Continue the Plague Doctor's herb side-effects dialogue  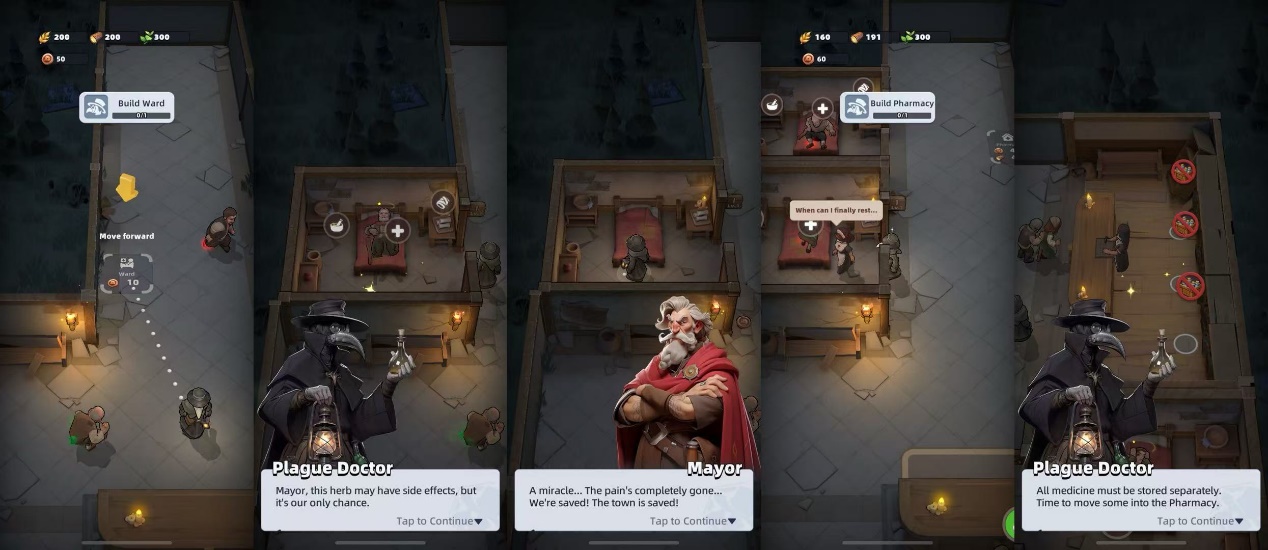(x=440, y=521)
